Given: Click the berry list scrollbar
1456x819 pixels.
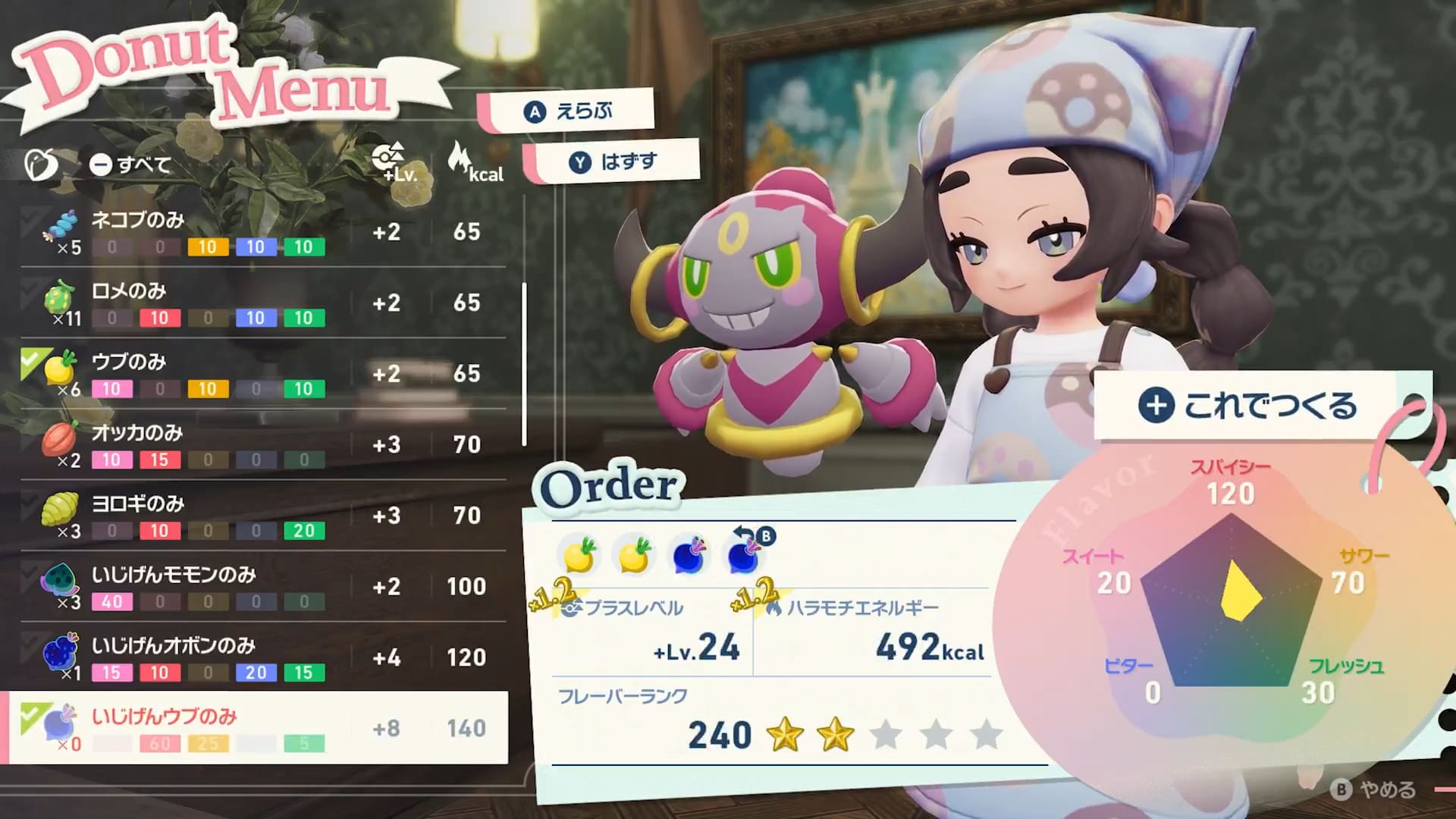Looking at the screenshot, I should point(524,364).
